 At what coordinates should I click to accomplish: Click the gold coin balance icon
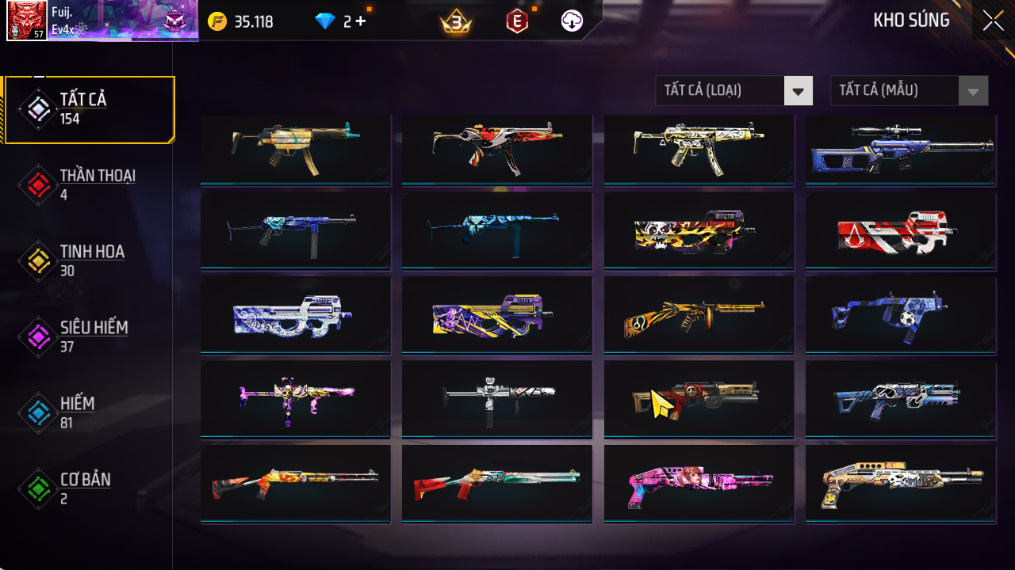(x=217, y=21)
